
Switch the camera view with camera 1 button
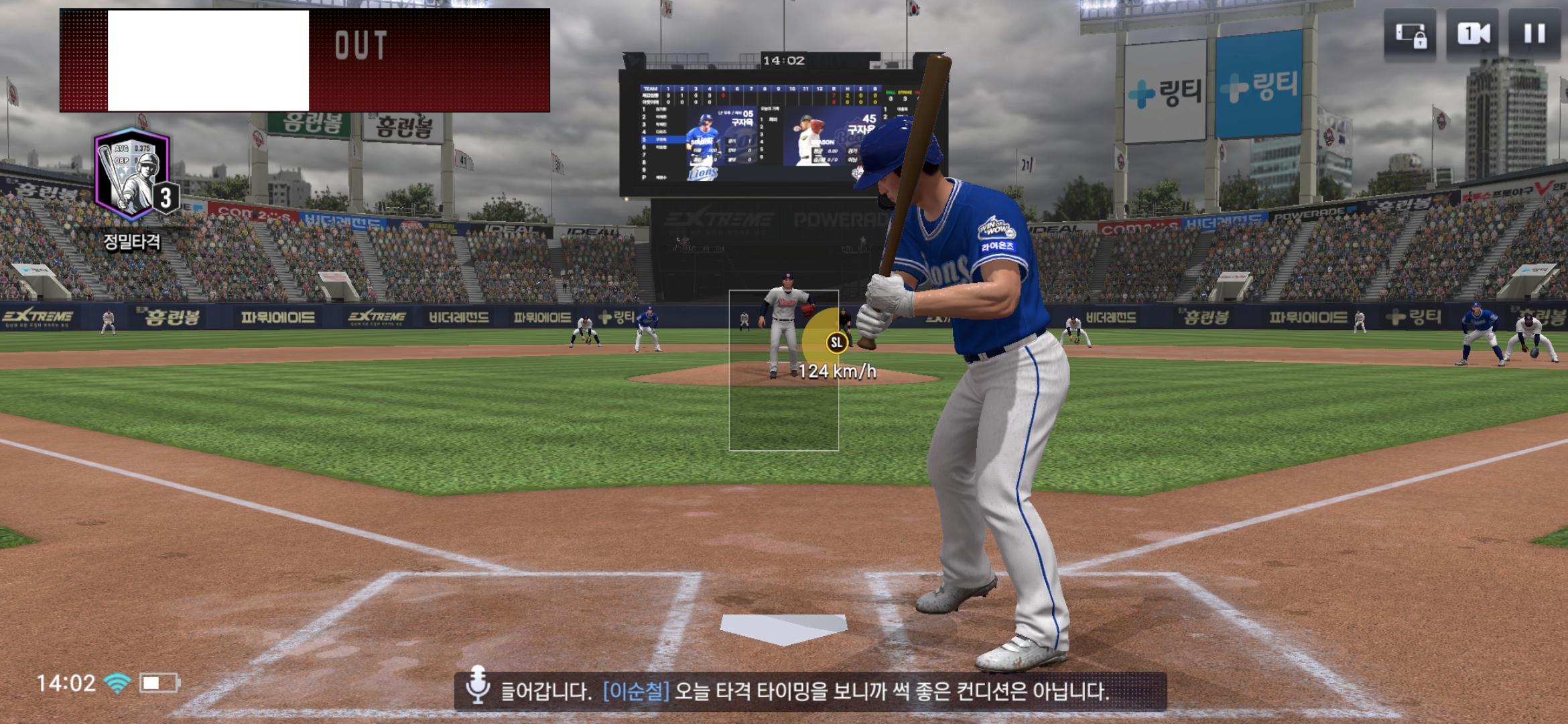point(1472,35)
